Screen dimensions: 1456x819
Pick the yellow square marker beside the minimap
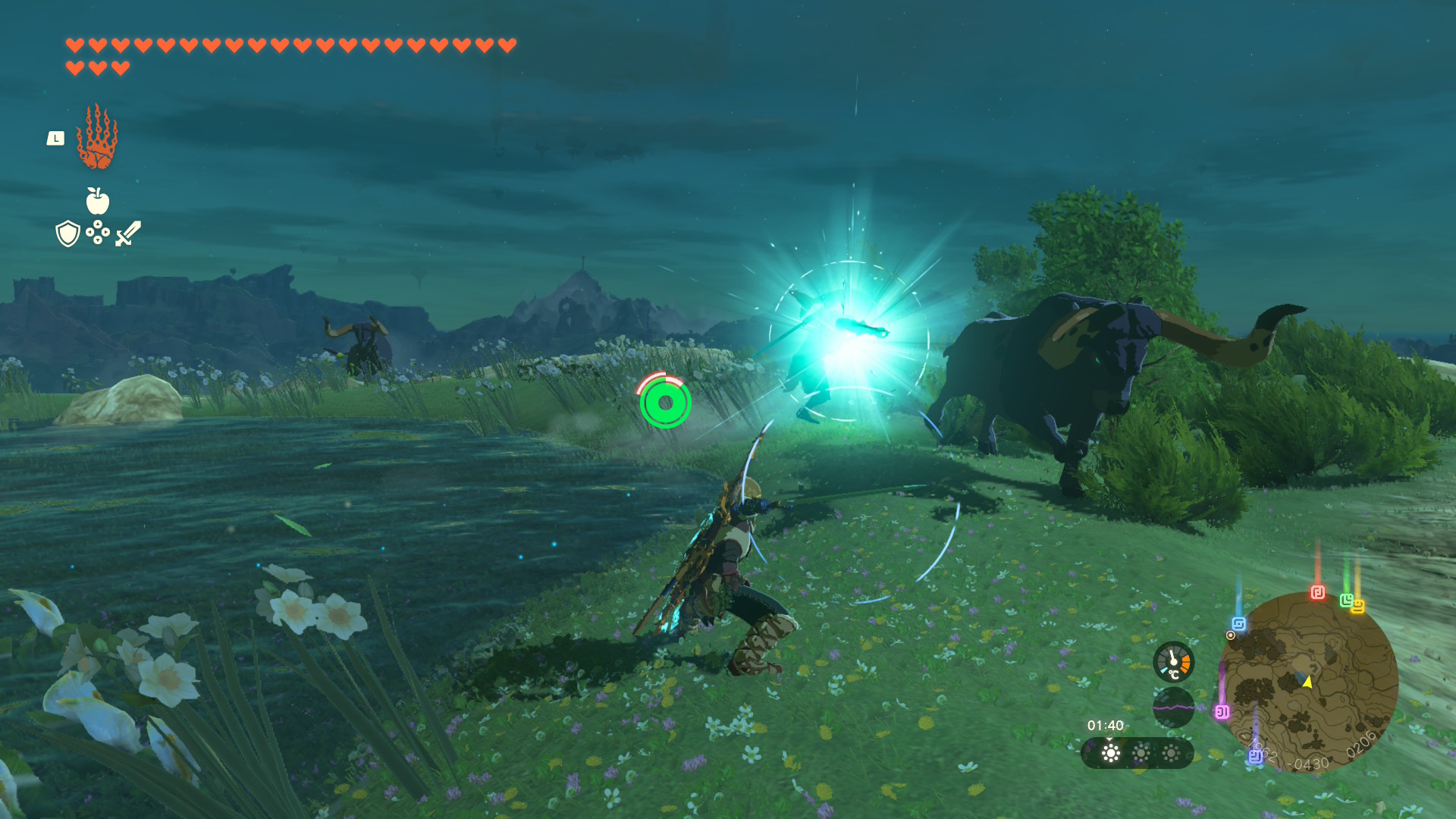point(1357,606)
